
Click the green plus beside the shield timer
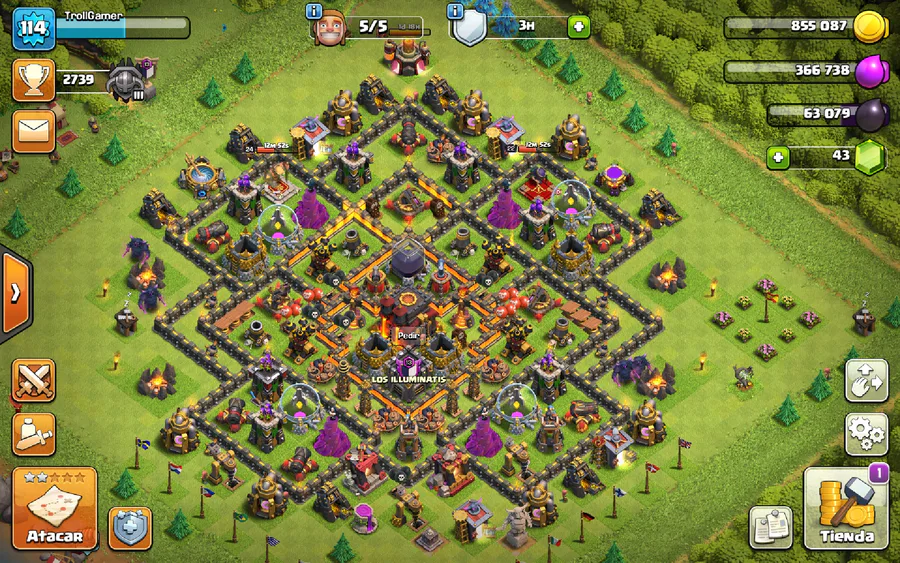(x=579, y=27)
